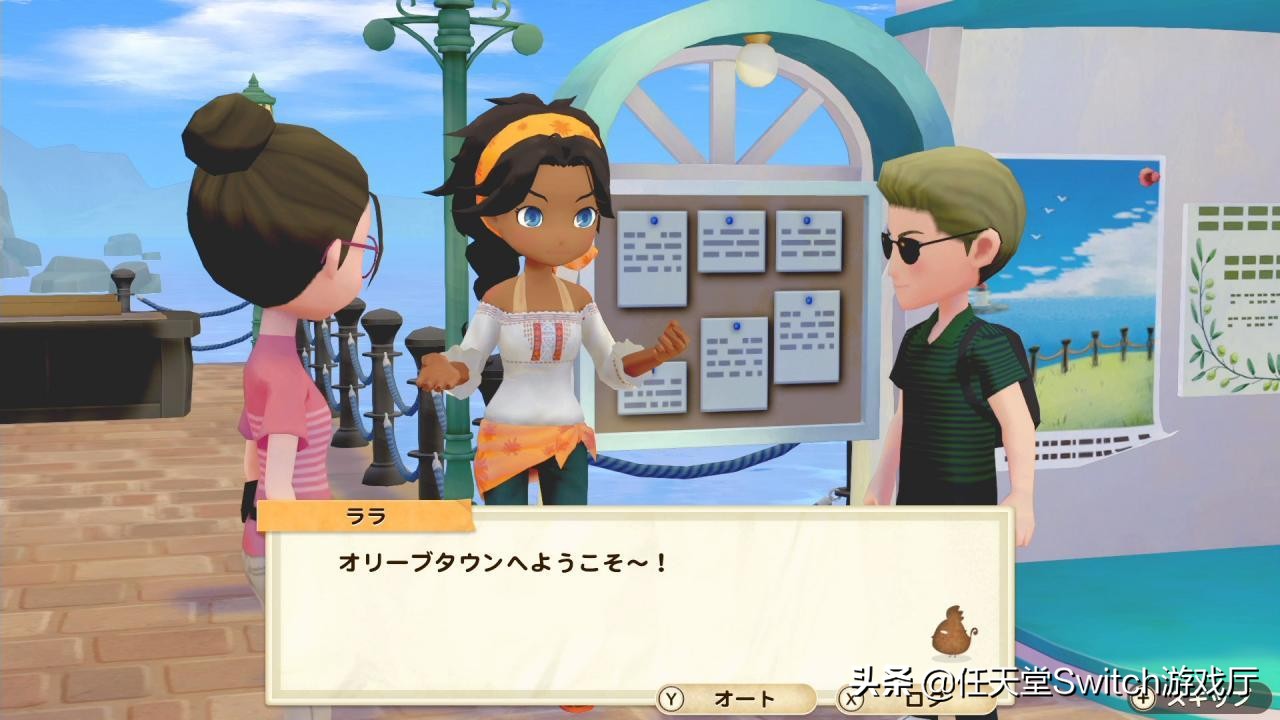This screenshot has width=1280, height=720.
Task: Advance Lara's dialogue box text
Action: coord(640,600)
